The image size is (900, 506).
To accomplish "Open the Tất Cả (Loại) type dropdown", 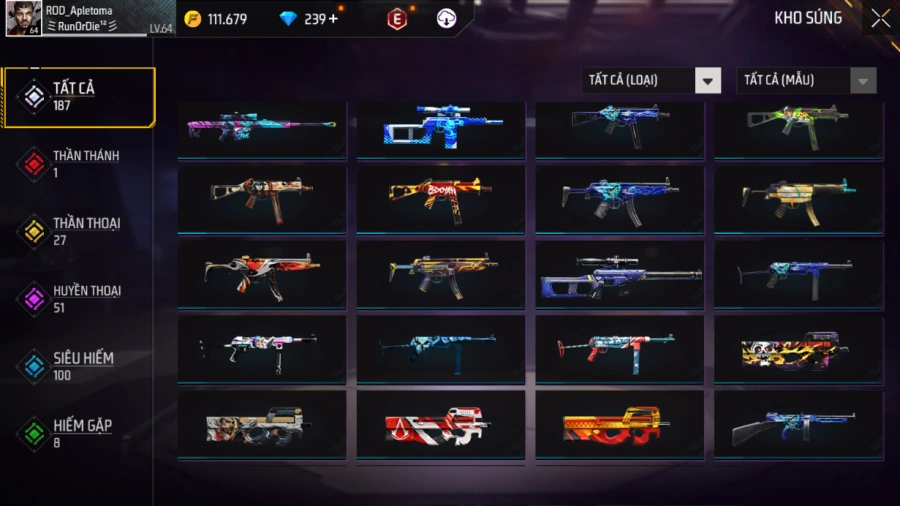I will click(652, 81).
